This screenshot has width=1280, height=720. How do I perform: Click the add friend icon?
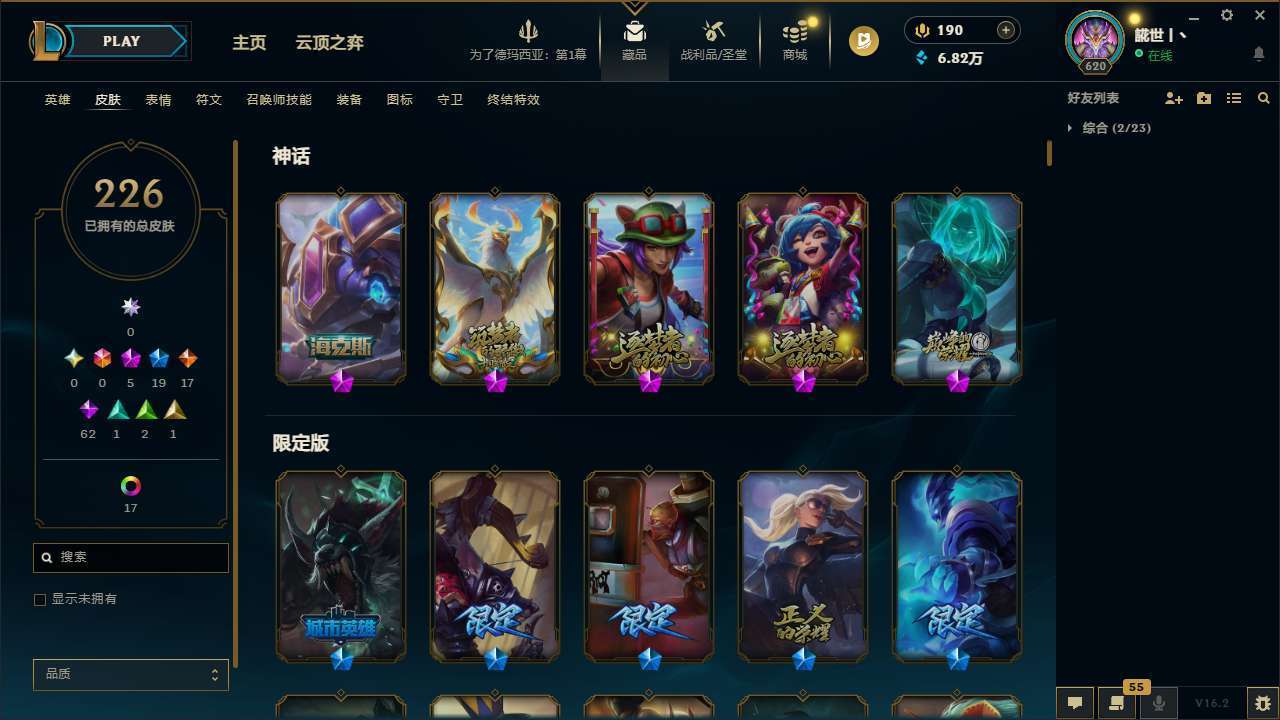tap(1172, 98)
